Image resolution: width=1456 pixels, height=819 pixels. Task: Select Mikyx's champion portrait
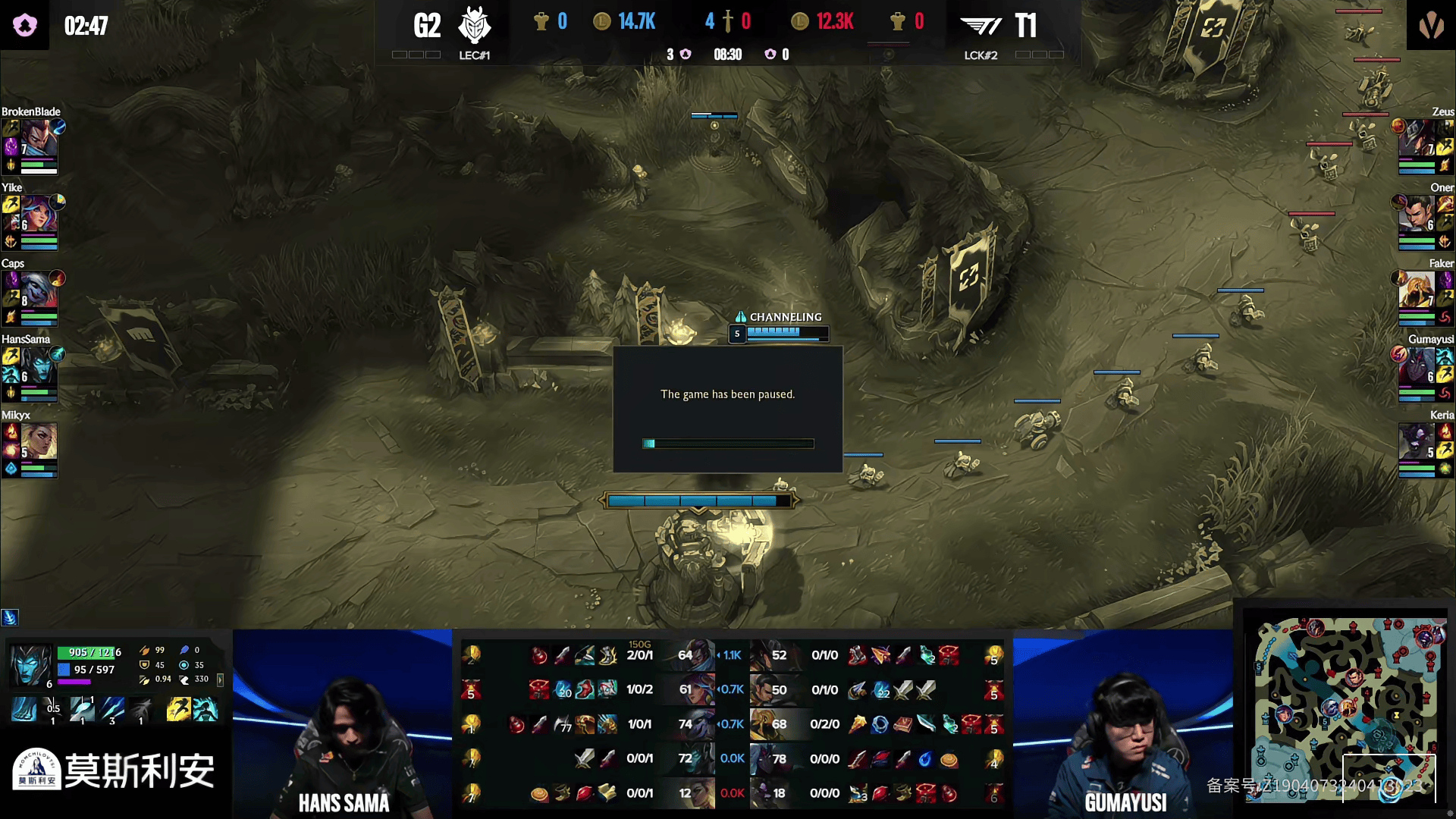39,441
